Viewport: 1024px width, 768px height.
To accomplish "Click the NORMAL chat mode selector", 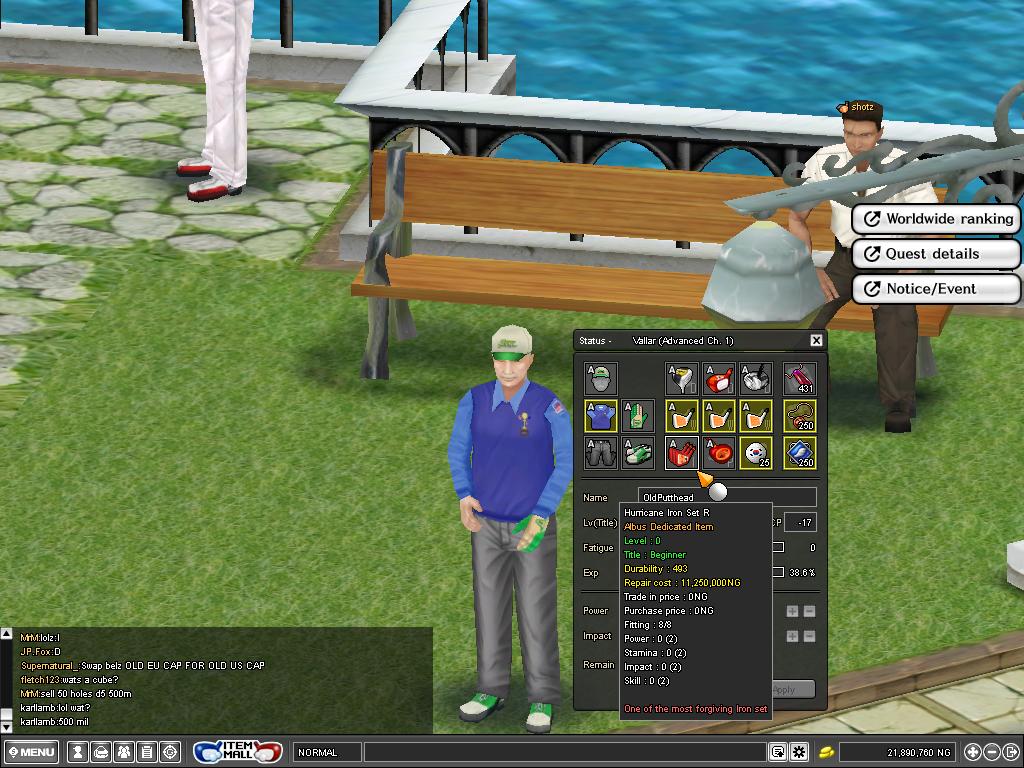I will coord(326,752).
